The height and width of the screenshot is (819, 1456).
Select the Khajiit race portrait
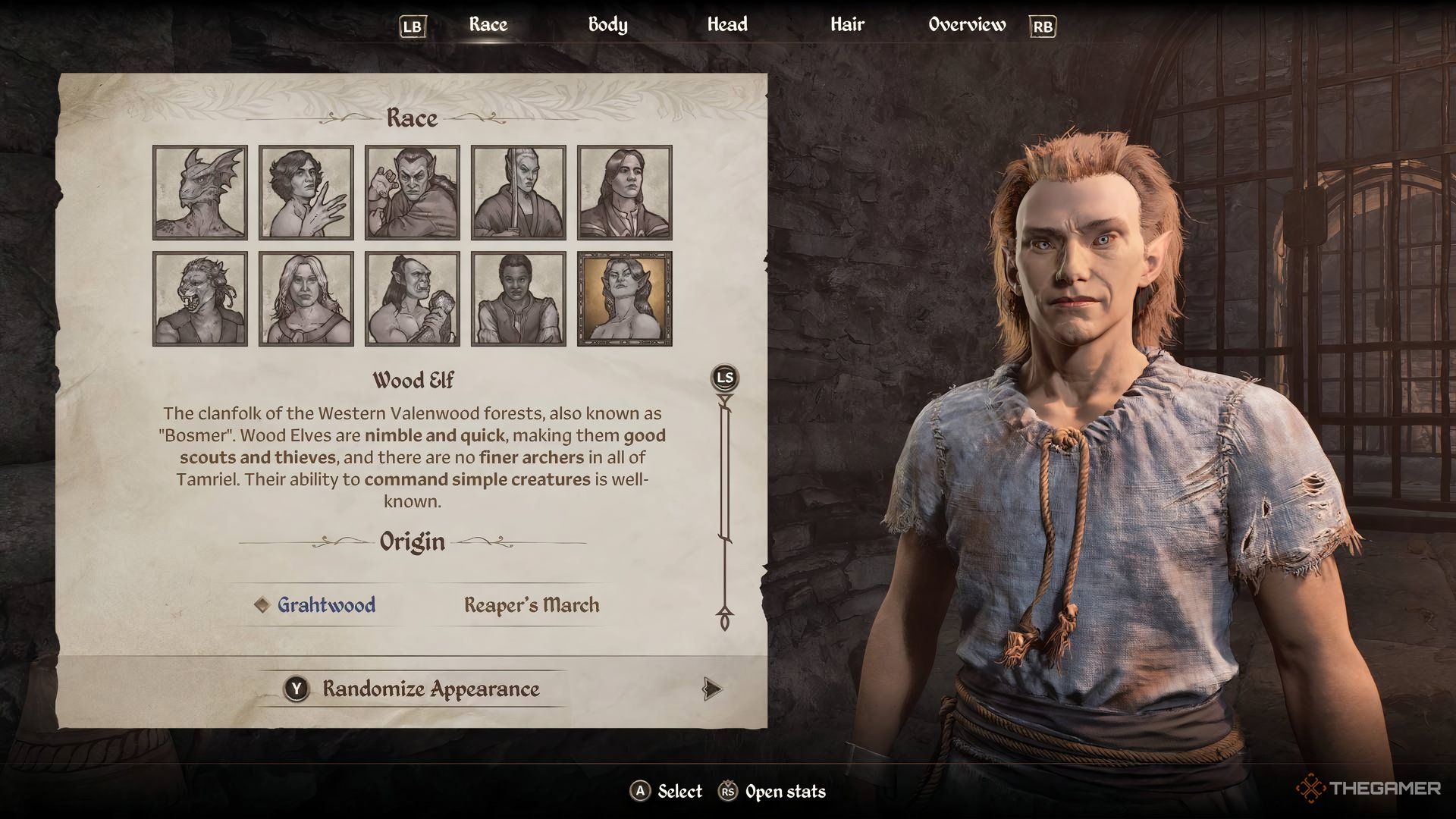tap(198, 297)
